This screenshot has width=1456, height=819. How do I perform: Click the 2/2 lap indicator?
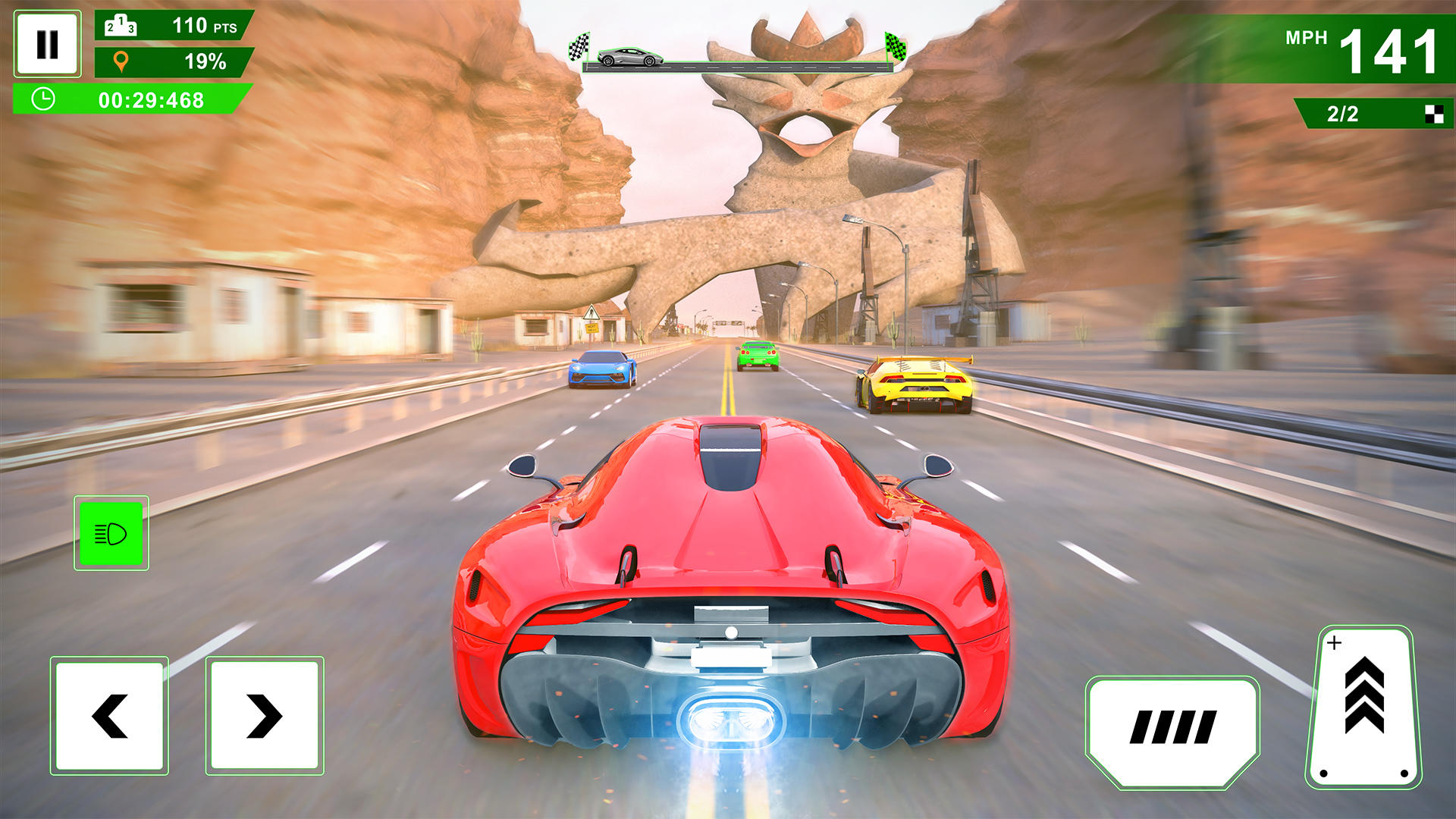(1342, 112)
